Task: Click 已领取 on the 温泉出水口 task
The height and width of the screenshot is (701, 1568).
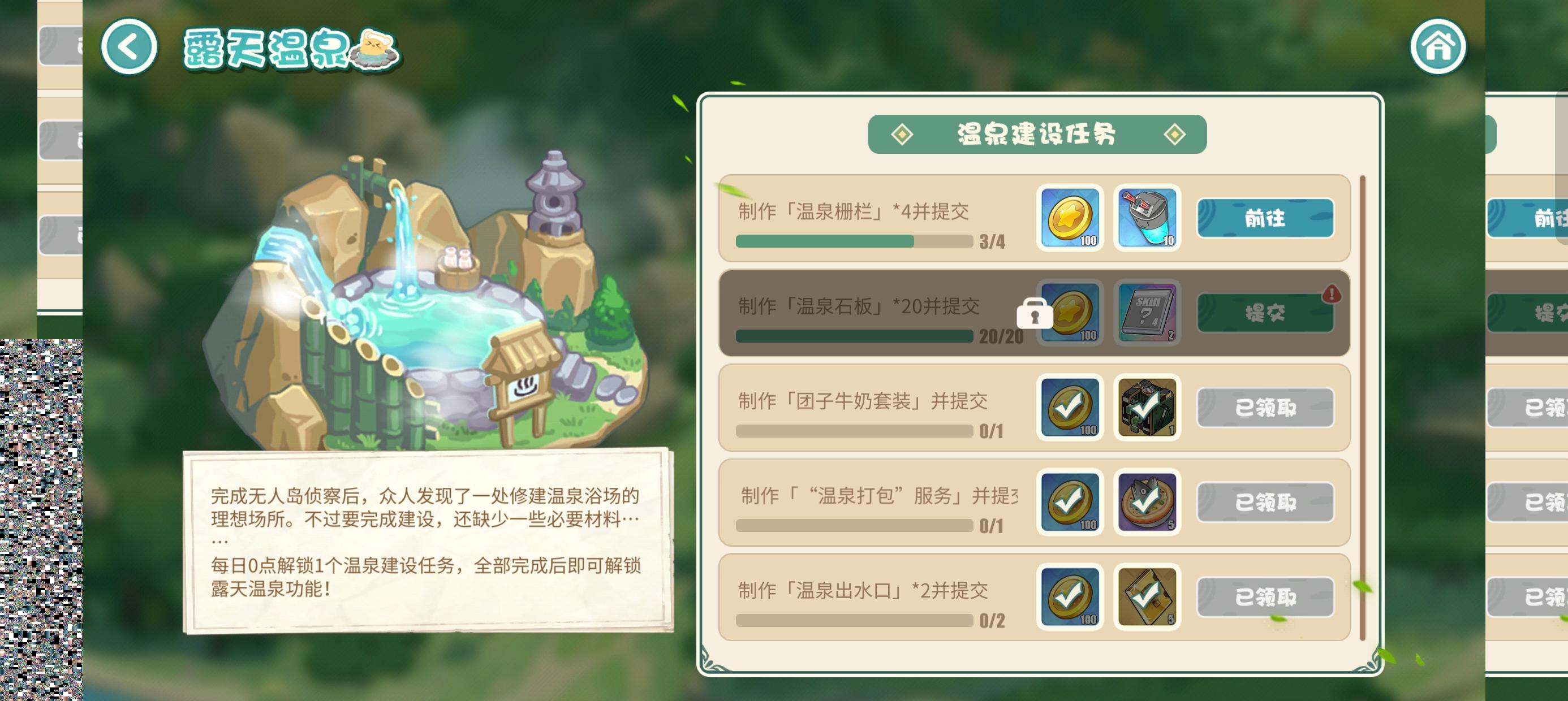Action: (x=1265, y=598)
